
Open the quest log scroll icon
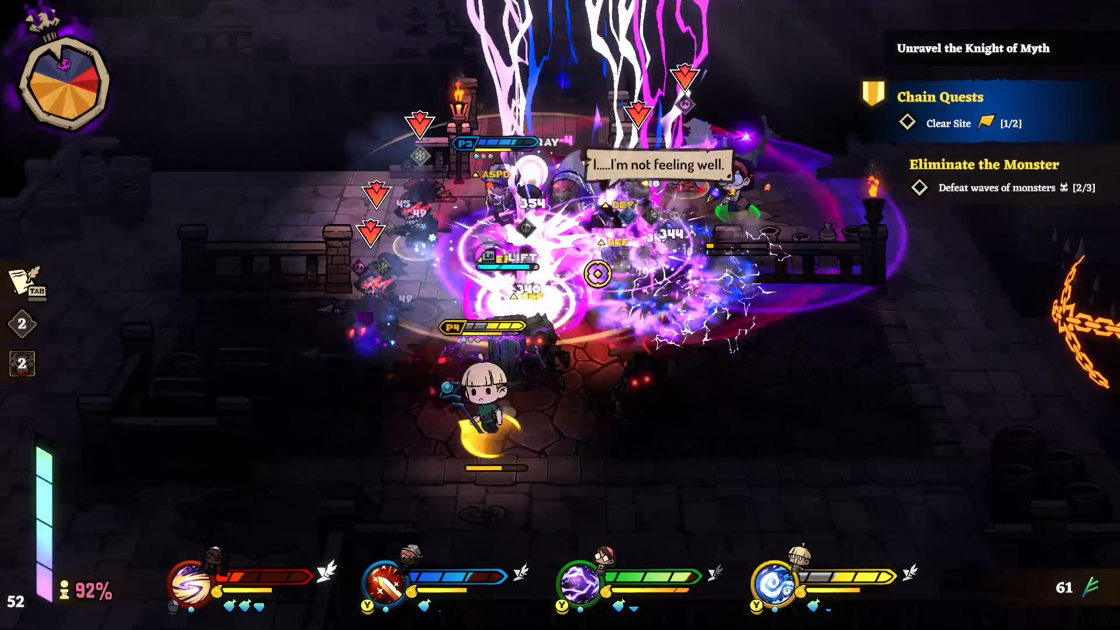coord(23,282)
